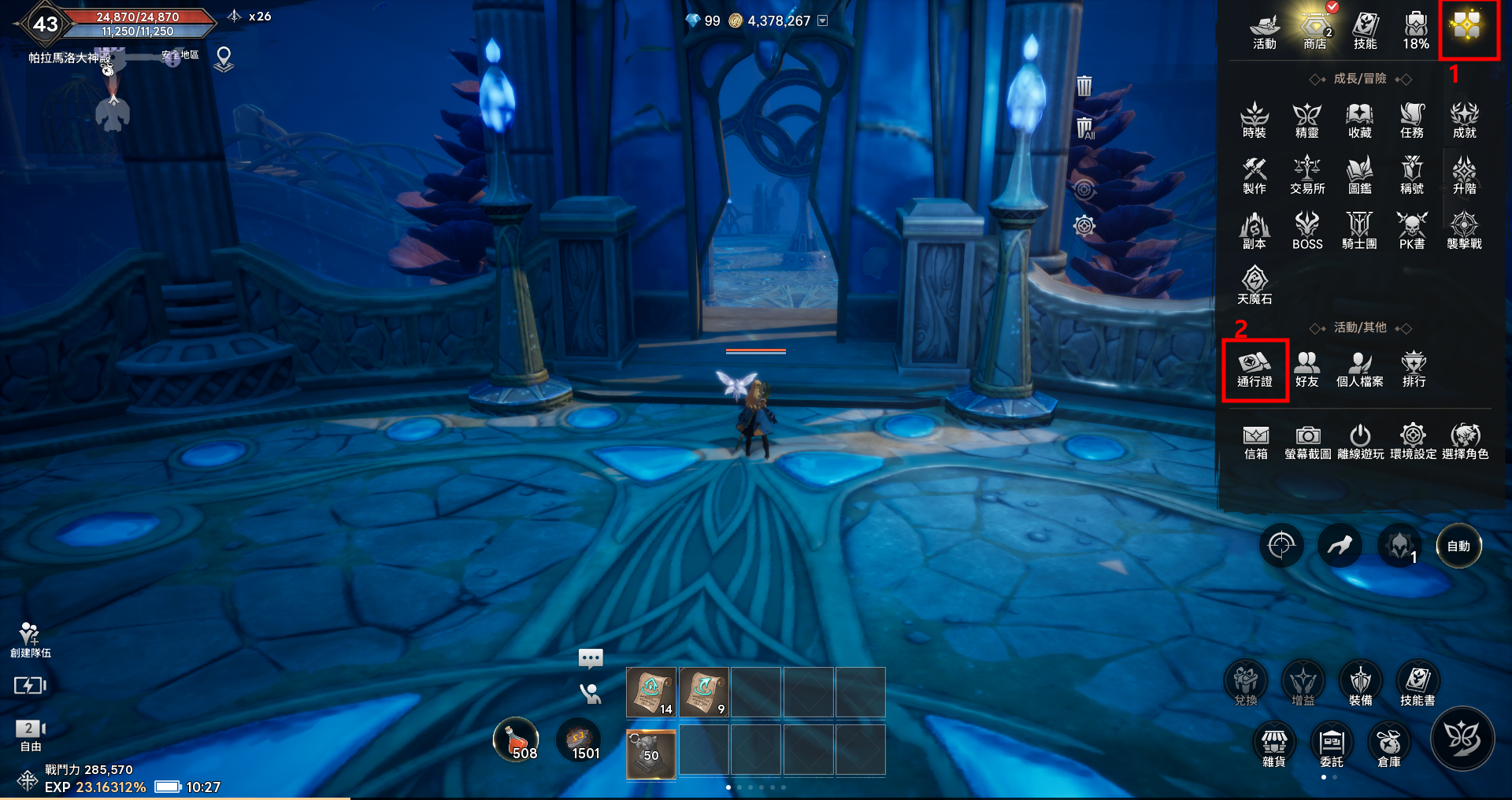Click 創建隊伍 to create a party
1512x800 pixels.
click(30, 639)
